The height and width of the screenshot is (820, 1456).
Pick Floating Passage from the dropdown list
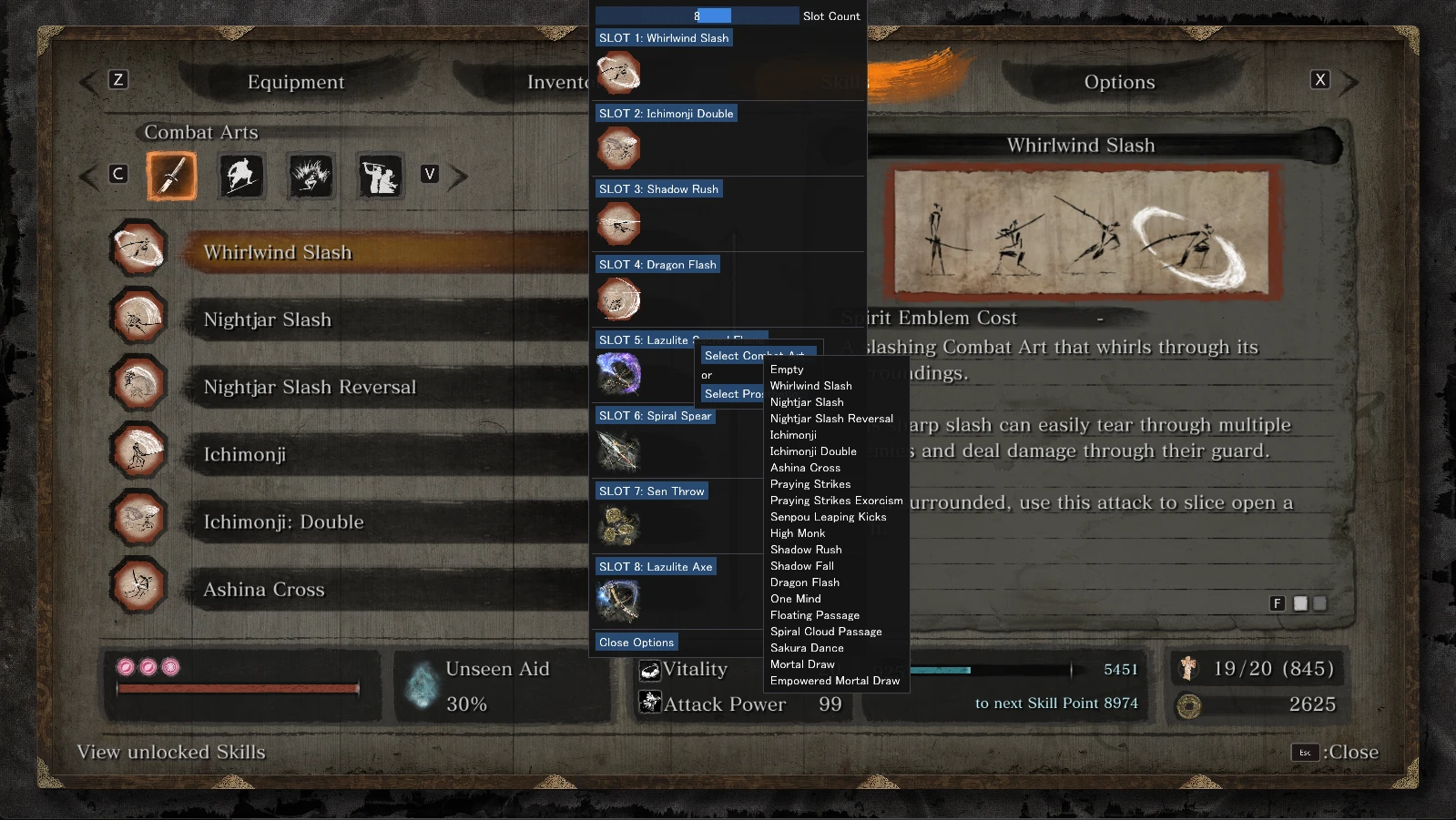[814, 615]
